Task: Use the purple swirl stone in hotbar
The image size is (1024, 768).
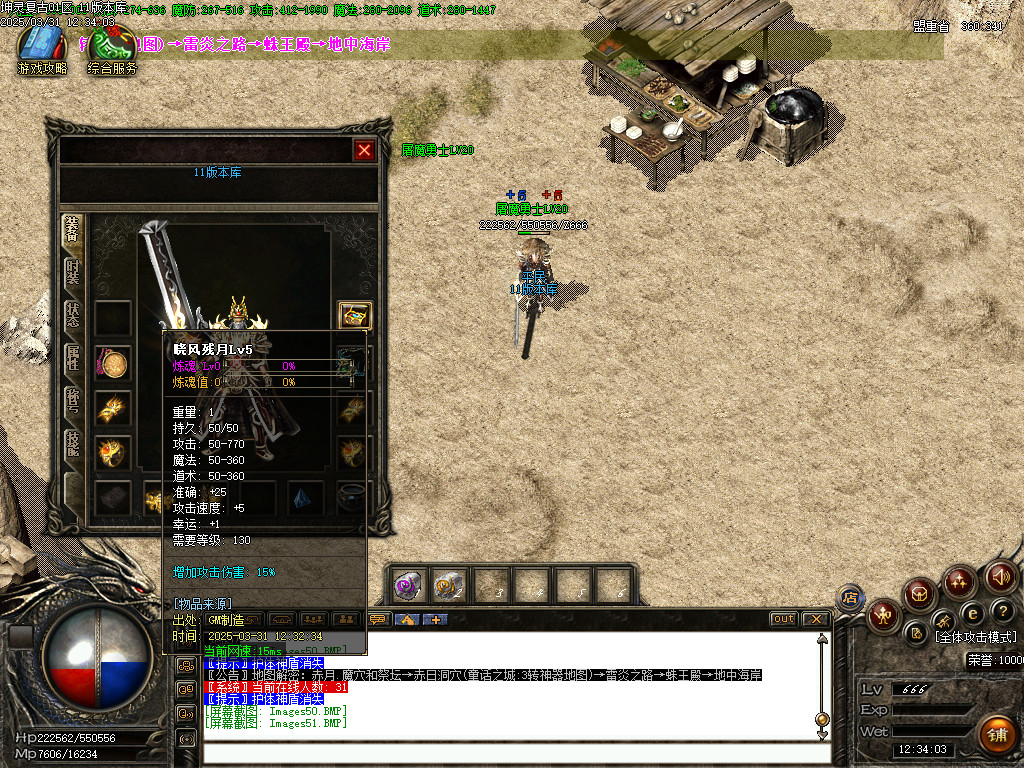Action: click(407, 586)
